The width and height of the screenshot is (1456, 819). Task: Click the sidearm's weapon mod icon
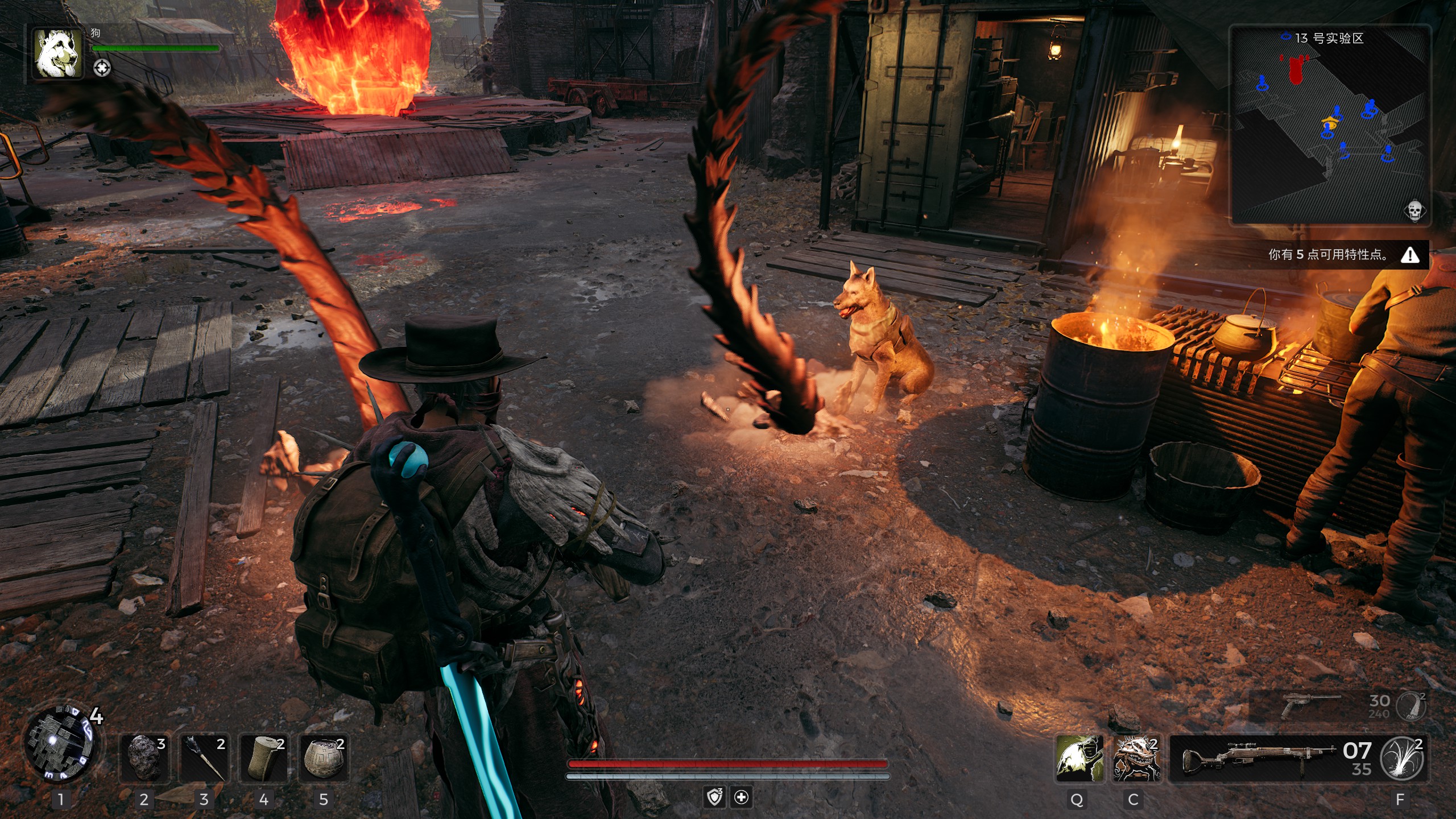click(1412, 706)
